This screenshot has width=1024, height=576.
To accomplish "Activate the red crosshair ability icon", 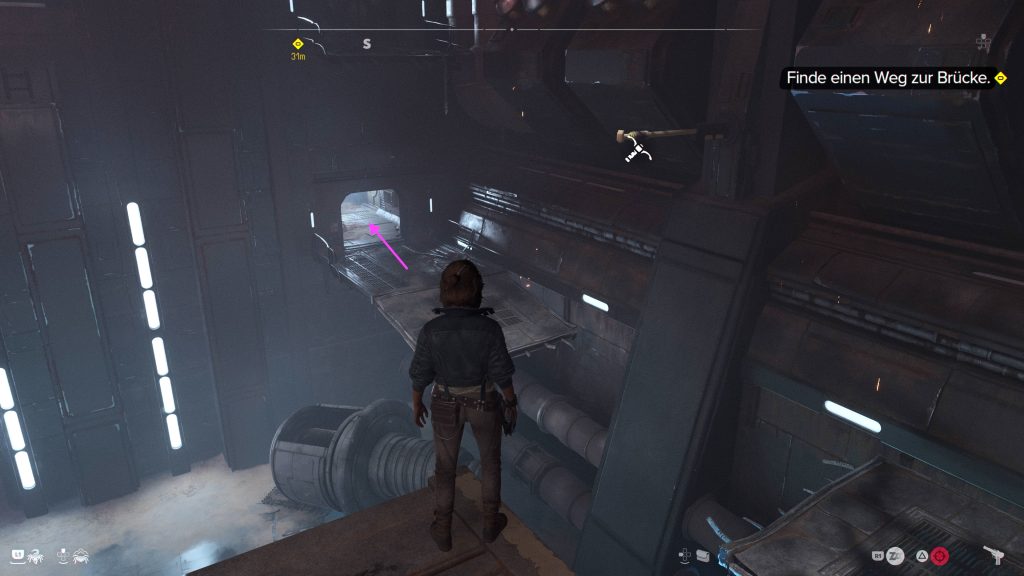I will 939,555.
